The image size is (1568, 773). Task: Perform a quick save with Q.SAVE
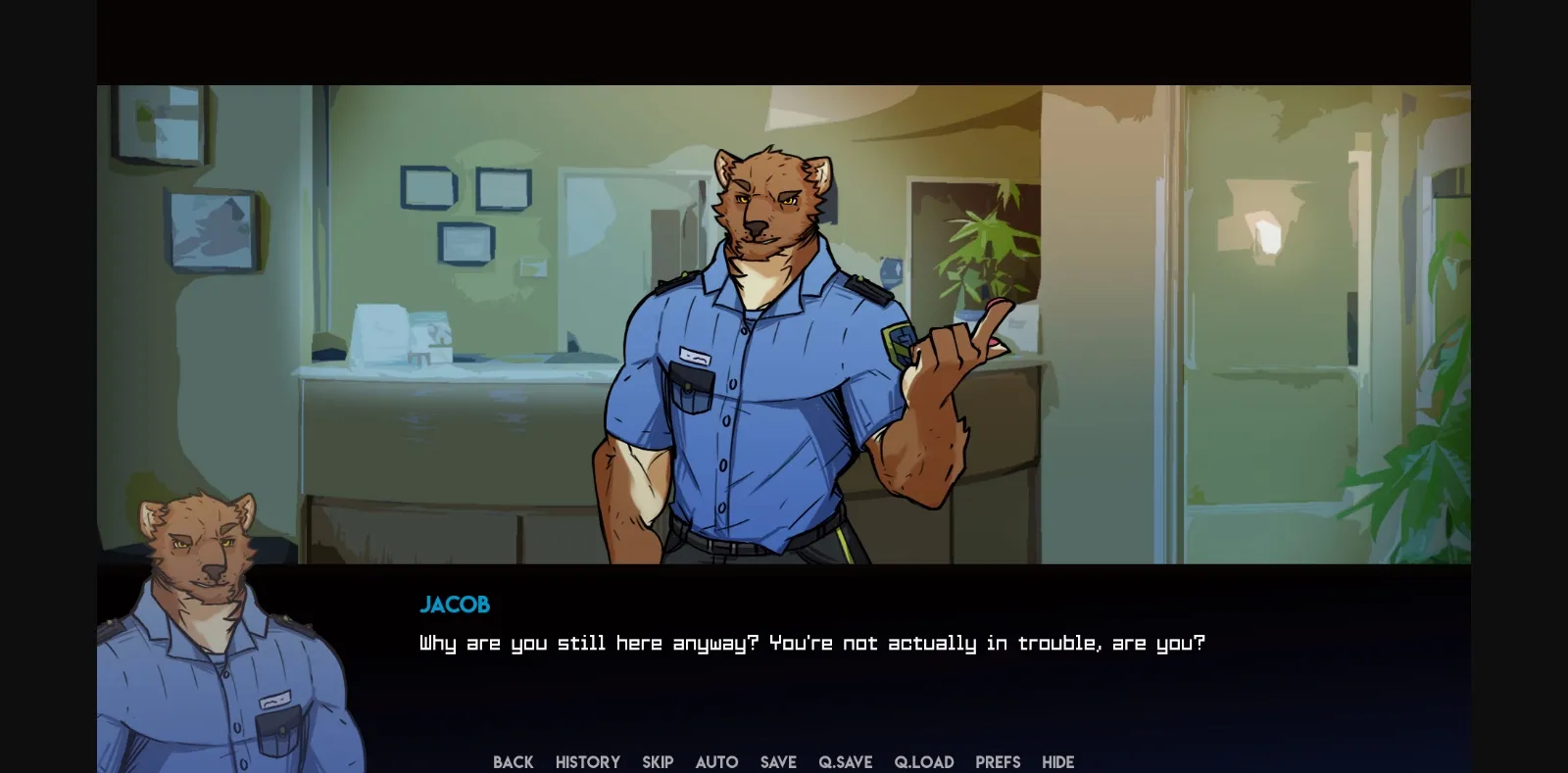pyautogui.click(x=844, y=762)
